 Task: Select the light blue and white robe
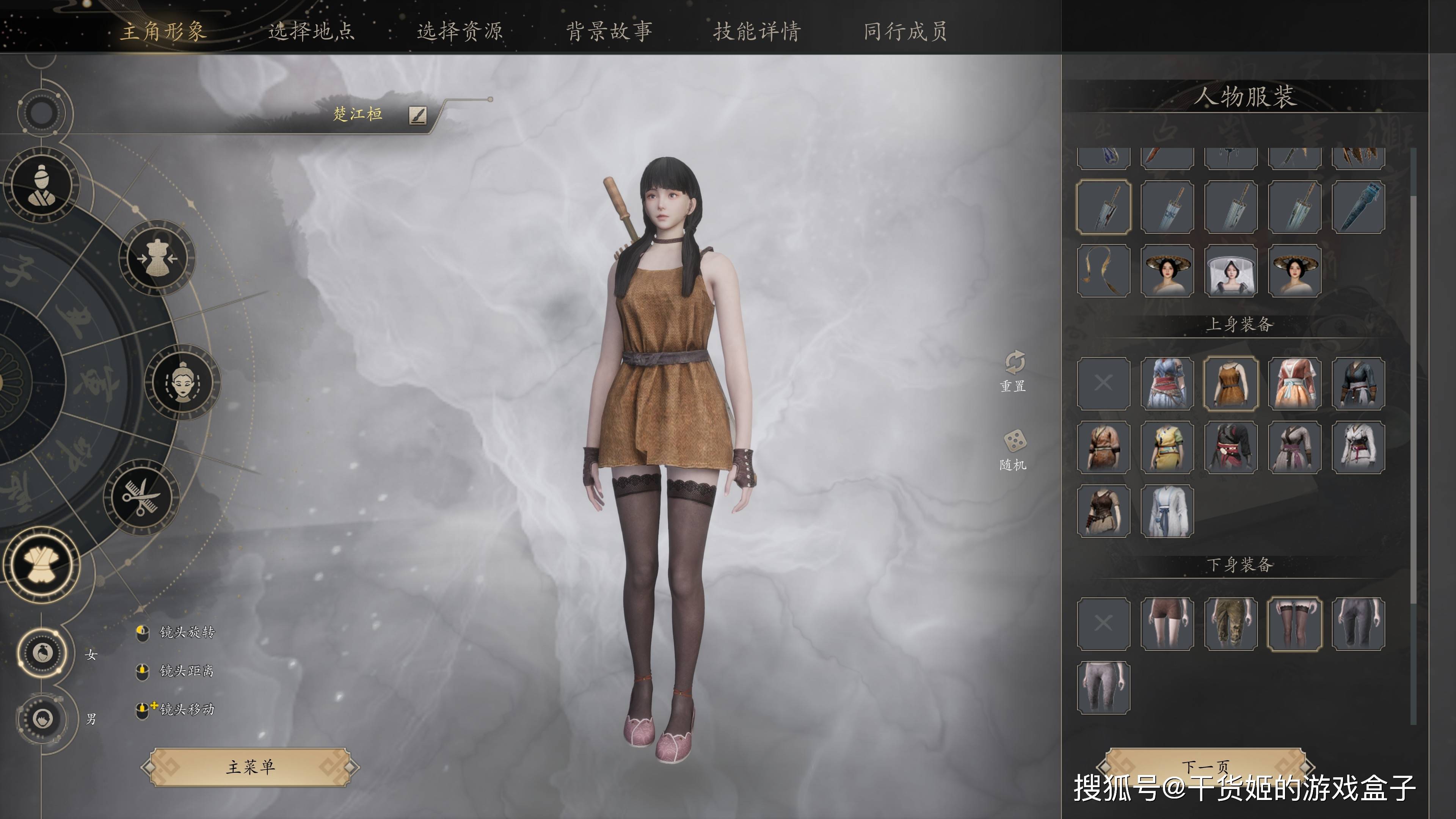1167,511
